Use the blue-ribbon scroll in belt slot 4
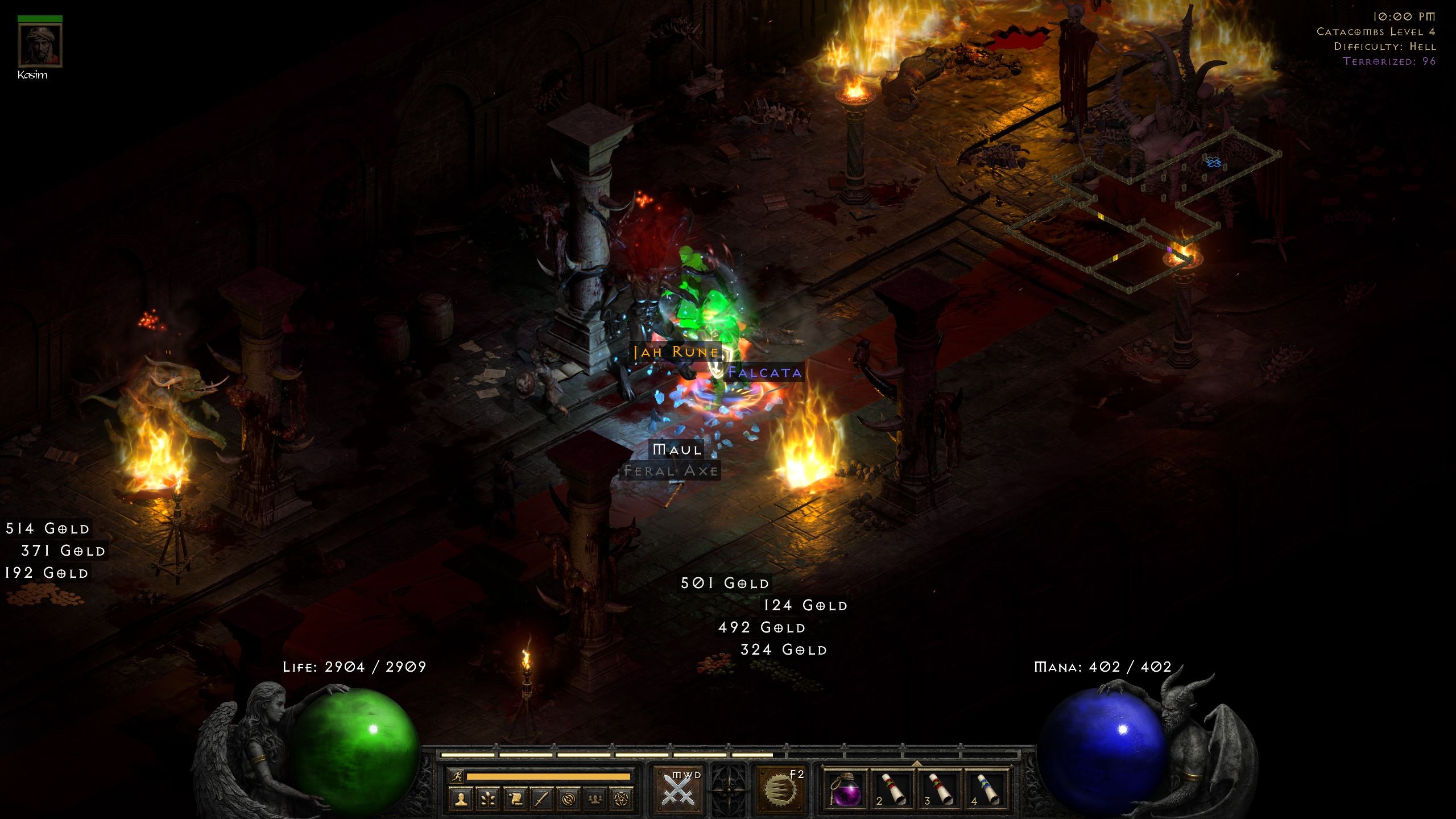 tap(988, 789)
